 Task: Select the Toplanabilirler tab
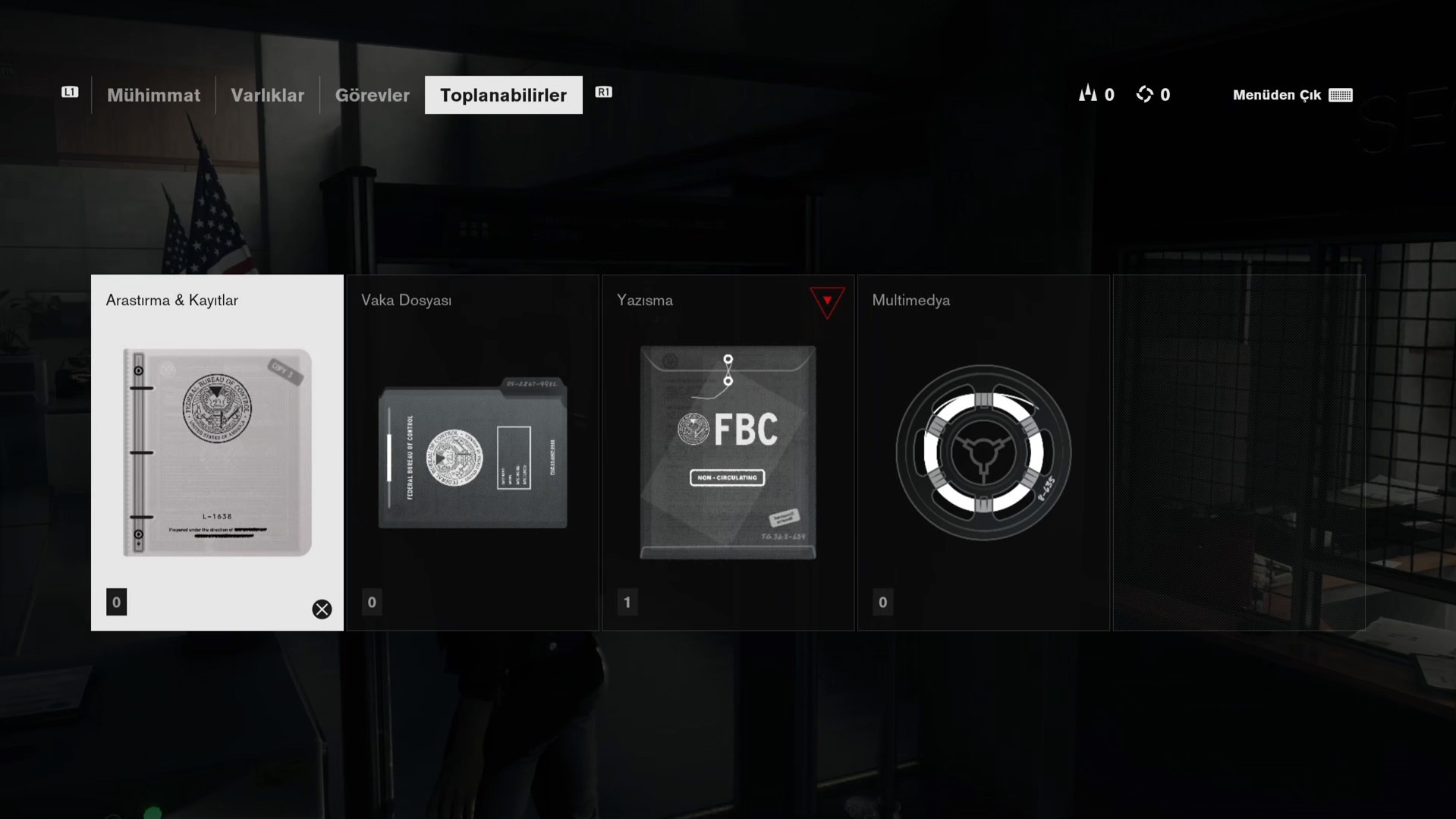click(503, 95)
